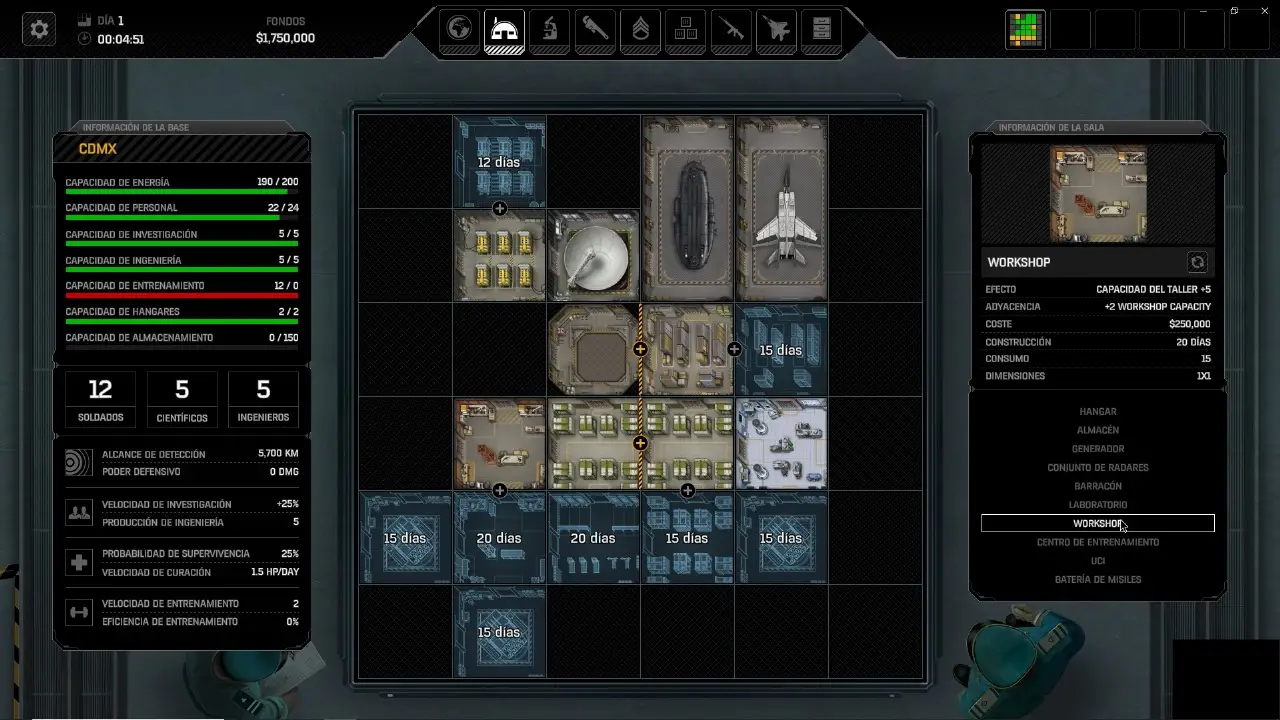Open storage using the crates icon
The height and width of the screenshot is (720, 1280).
[685, 30]
